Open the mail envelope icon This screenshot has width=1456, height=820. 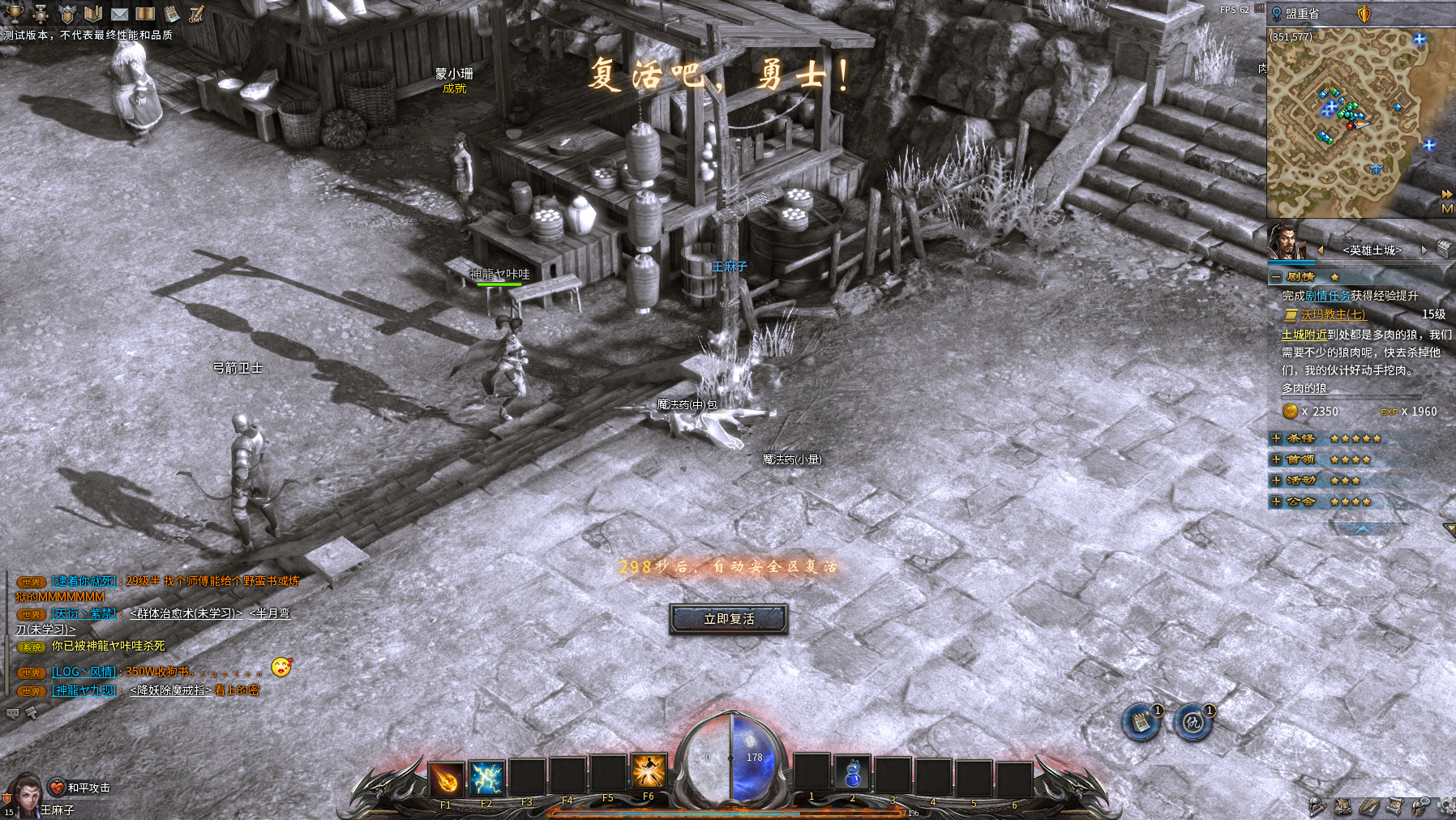119,14
